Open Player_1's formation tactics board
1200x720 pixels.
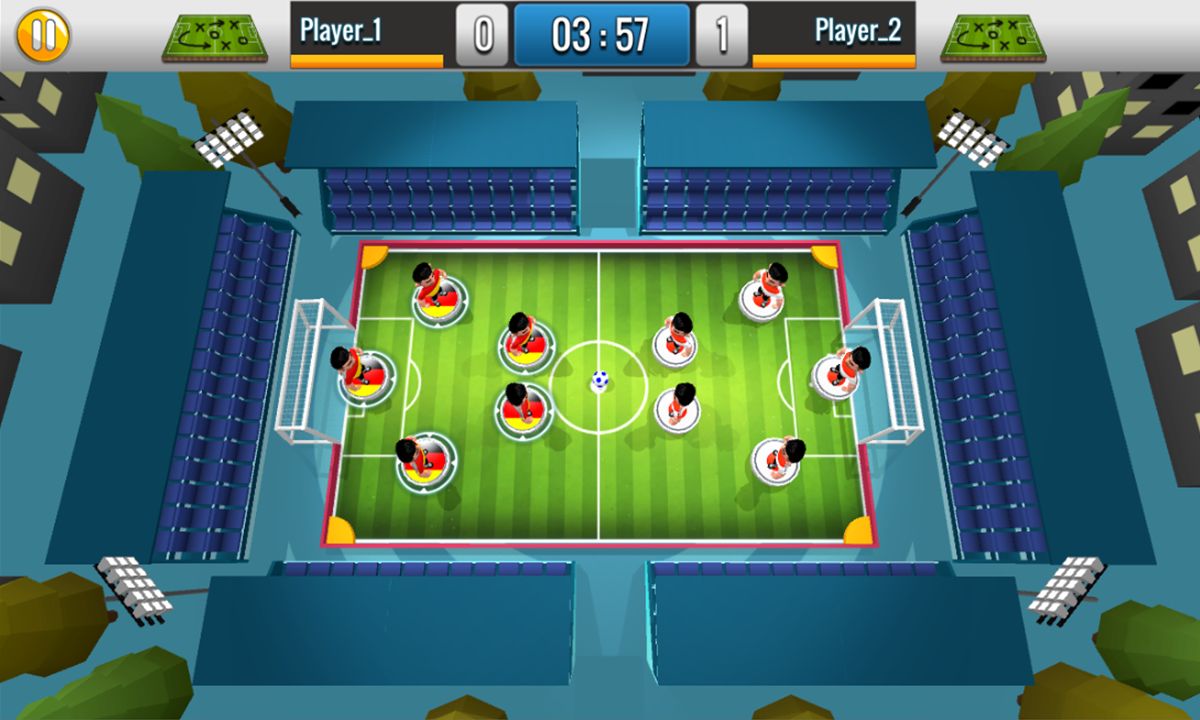[214, 37]
